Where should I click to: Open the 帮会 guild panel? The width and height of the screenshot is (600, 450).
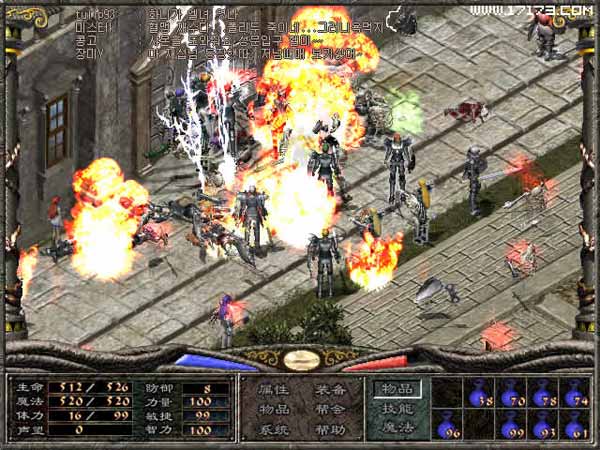coord(331,409)
